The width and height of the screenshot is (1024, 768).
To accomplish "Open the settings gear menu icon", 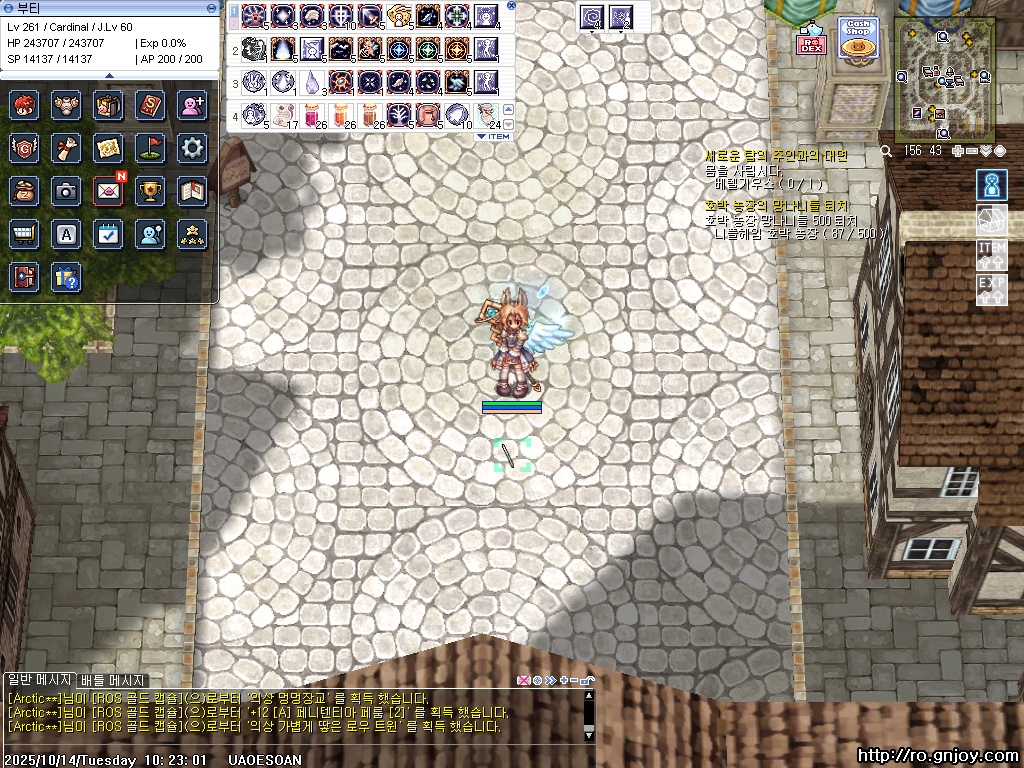I will click(x=192, y=148).
